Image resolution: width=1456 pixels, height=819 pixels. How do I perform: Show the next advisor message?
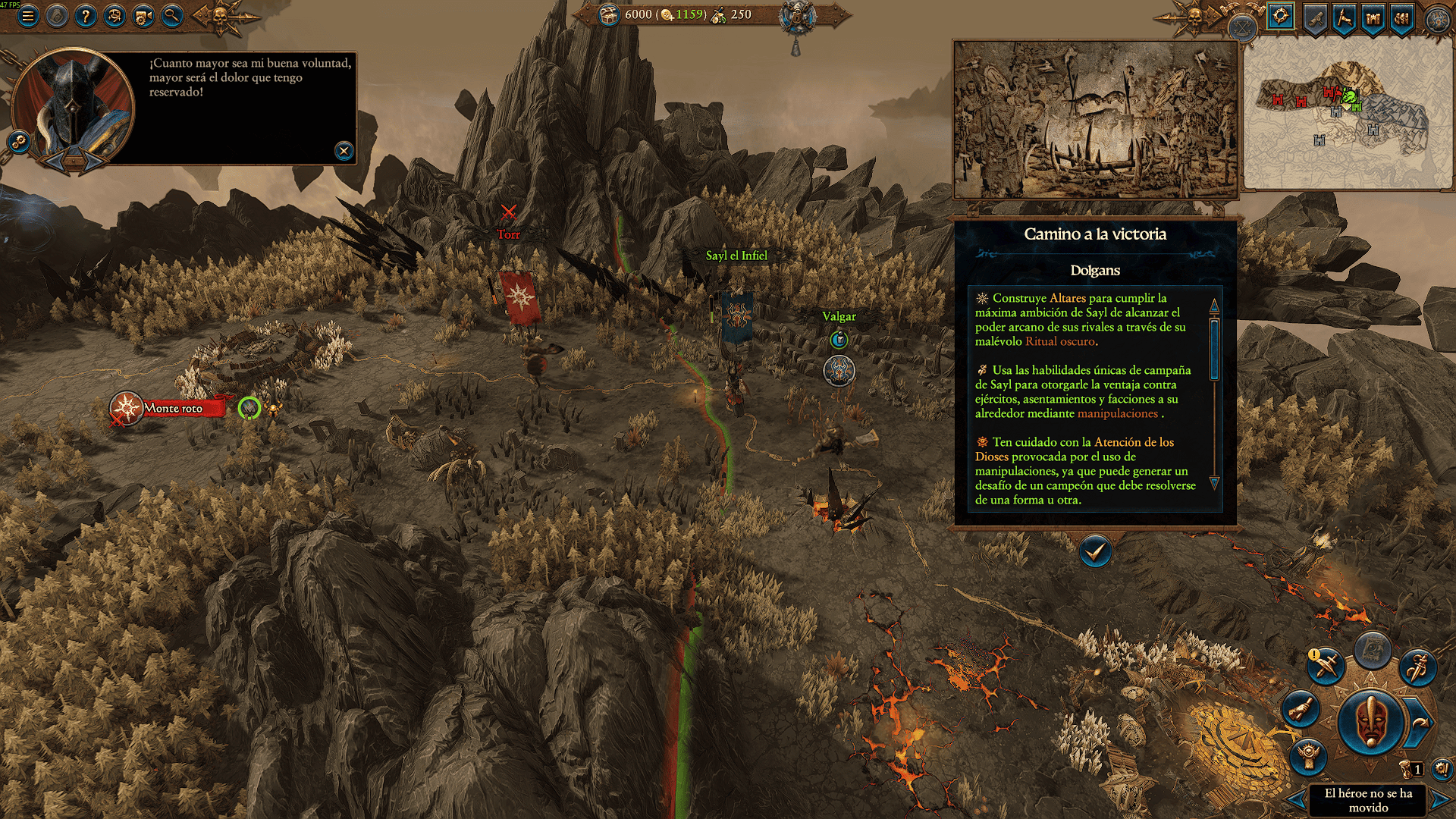[x=95, y=161]
